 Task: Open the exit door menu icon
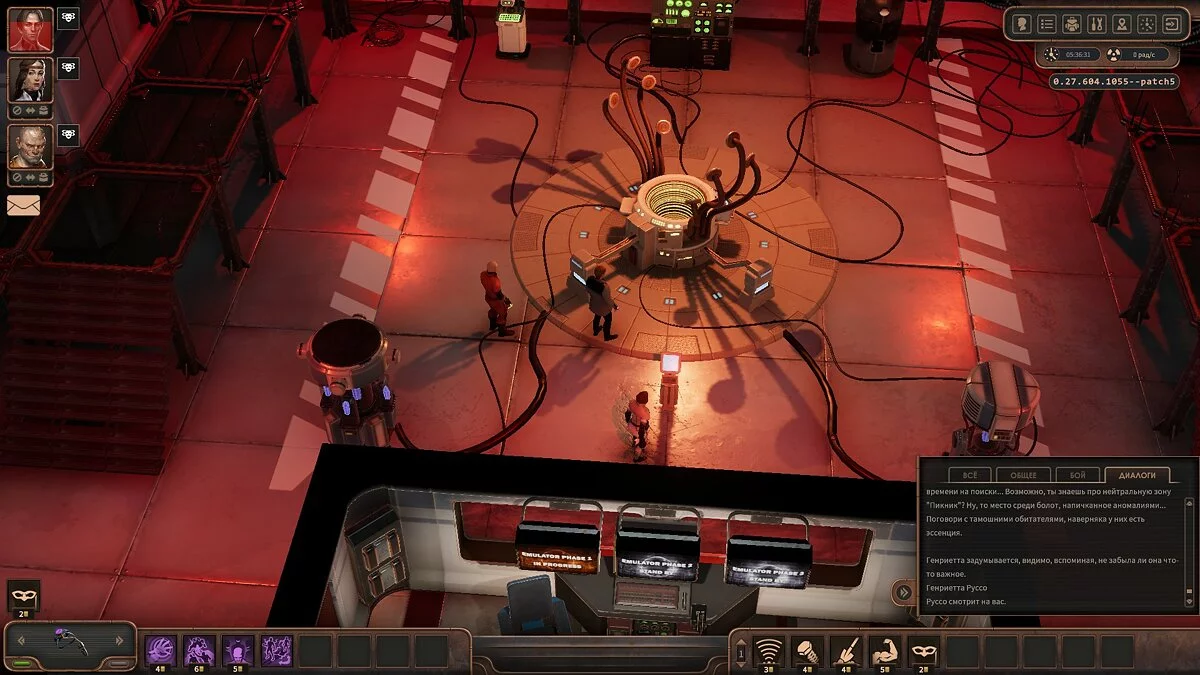1171,23
